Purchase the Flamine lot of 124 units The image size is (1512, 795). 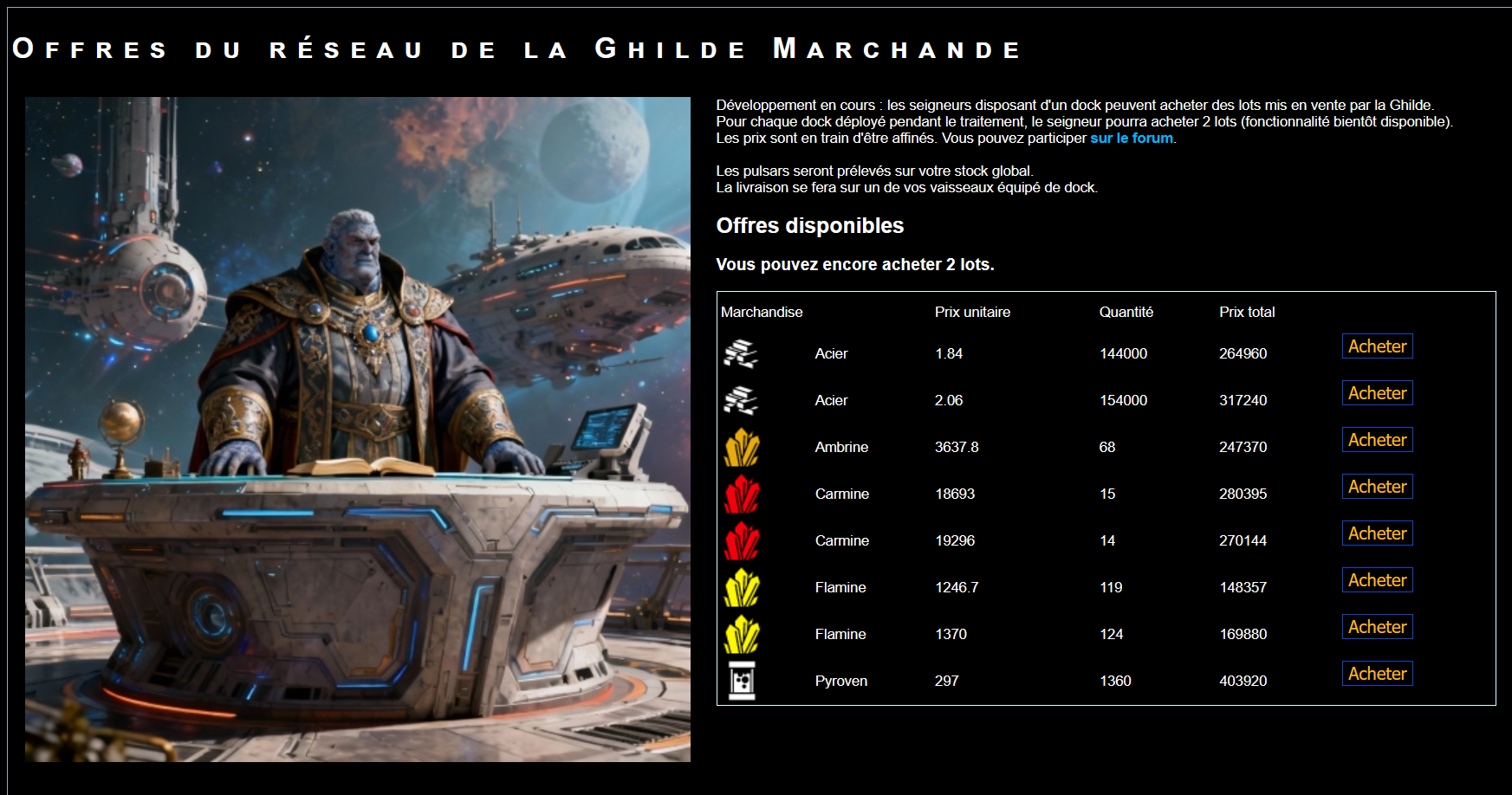(x=1377, y=626)
